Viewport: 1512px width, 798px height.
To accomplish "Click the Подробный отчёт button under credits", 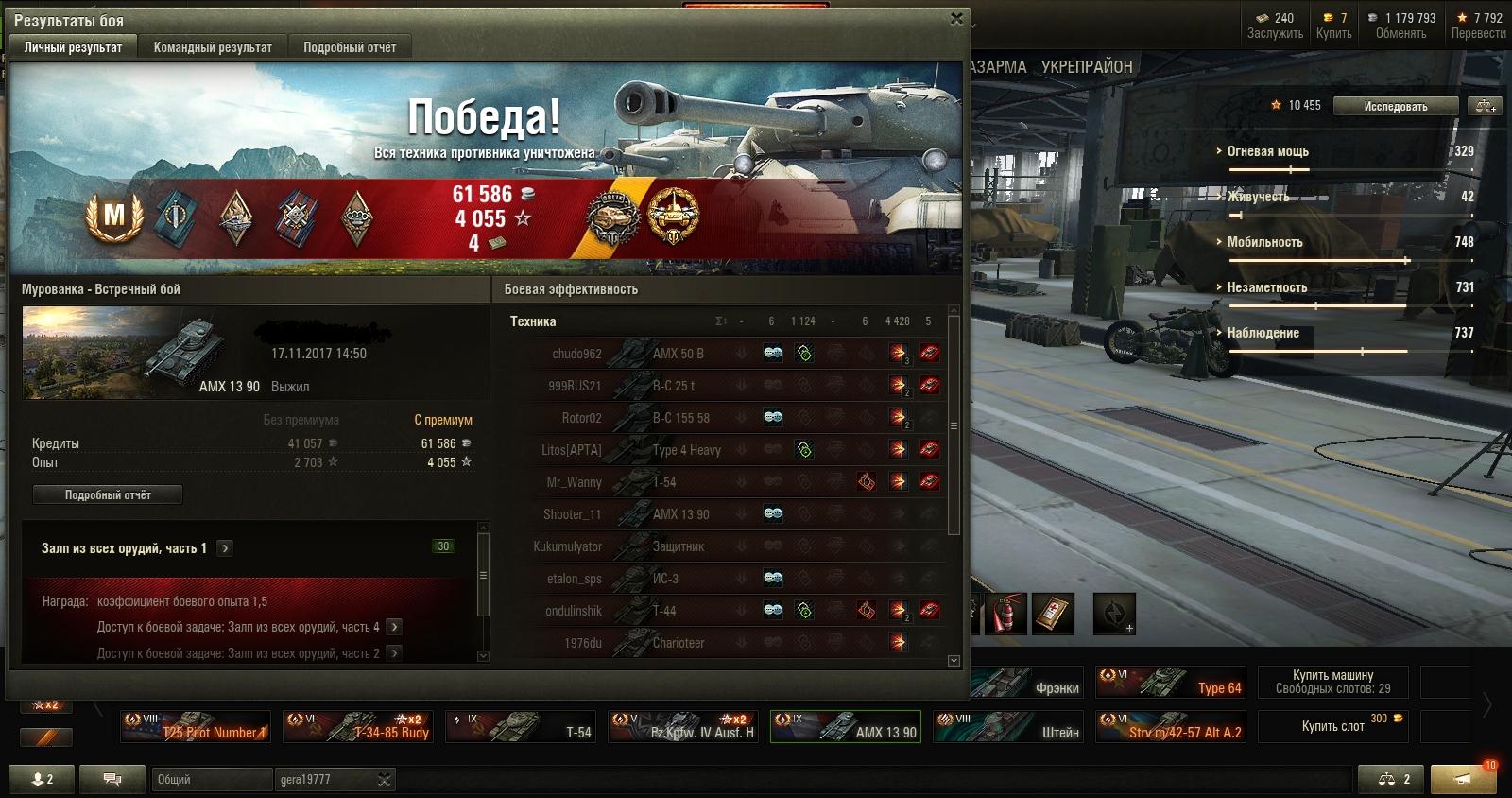I will (x=108, y=494).
